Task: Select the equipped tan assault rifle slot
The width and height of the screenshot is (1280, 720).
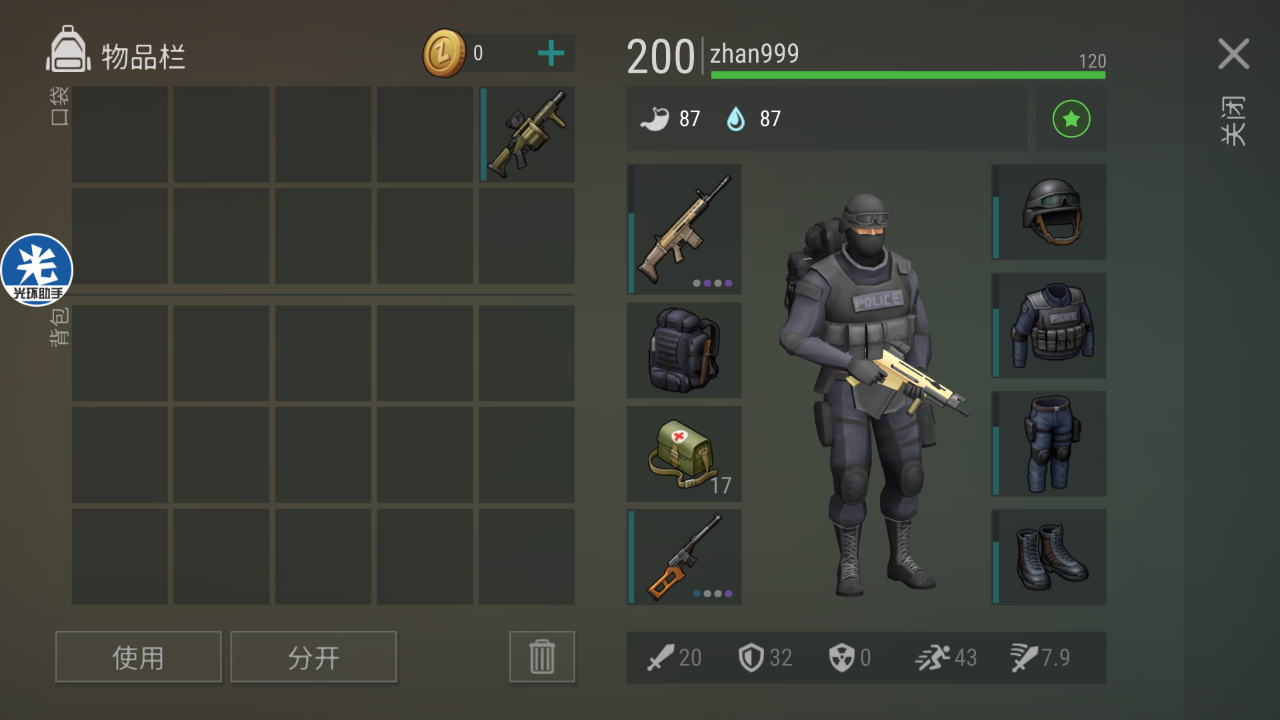Action: tap(685, 229)
